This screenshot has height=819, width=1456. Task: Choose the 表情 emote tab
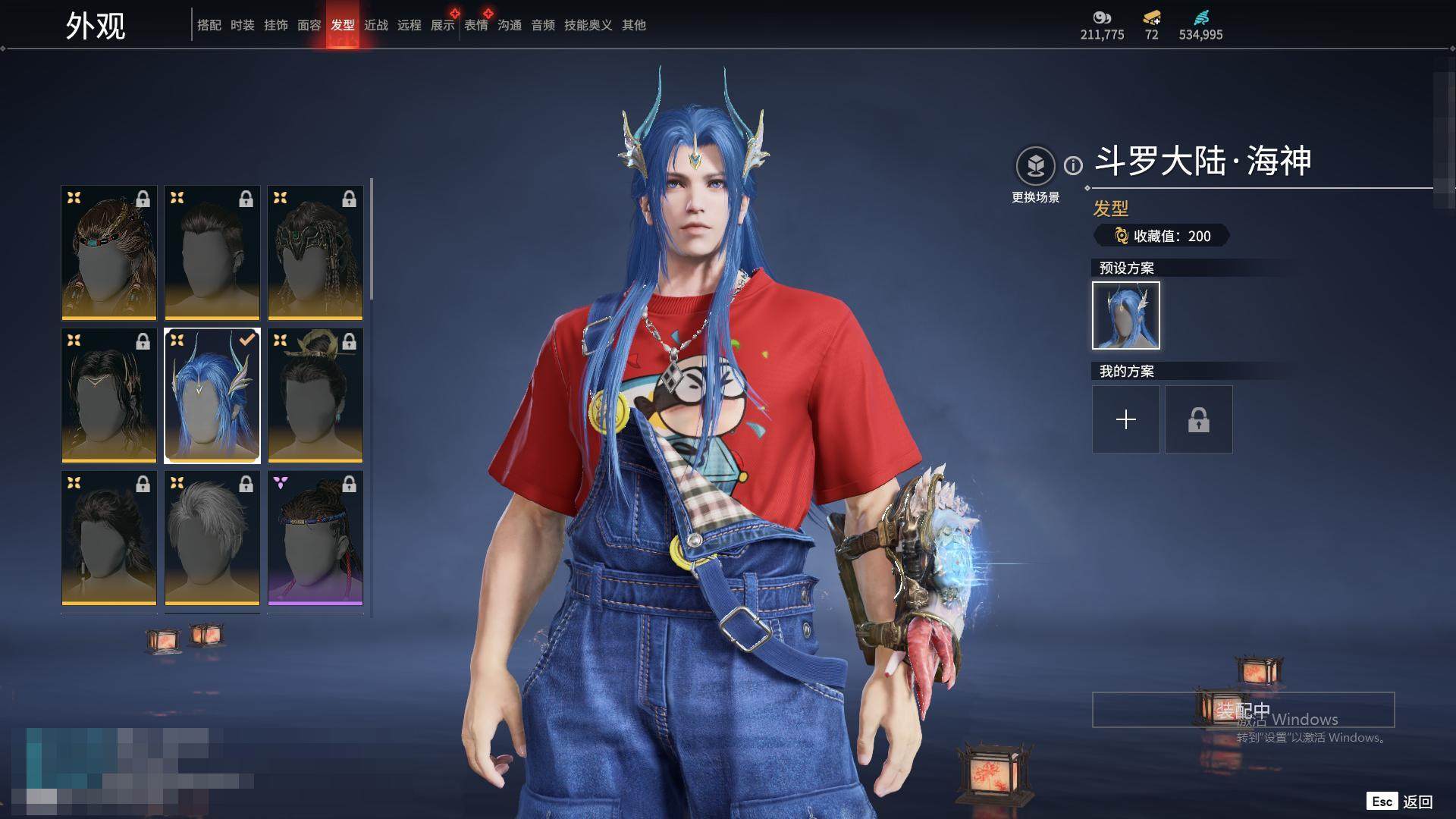tap(476, 25)
